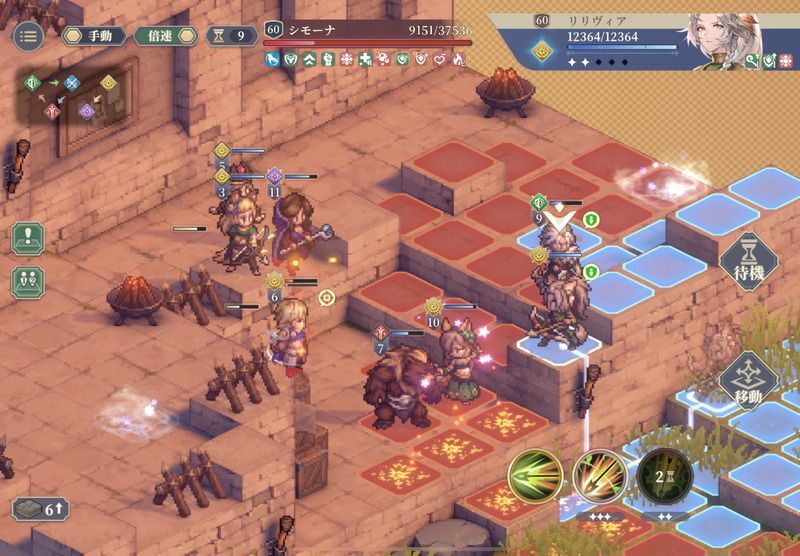Click the green two-figures unit list button
The width and height of the screenshot is (800, 556).
[x=28, y=282]
